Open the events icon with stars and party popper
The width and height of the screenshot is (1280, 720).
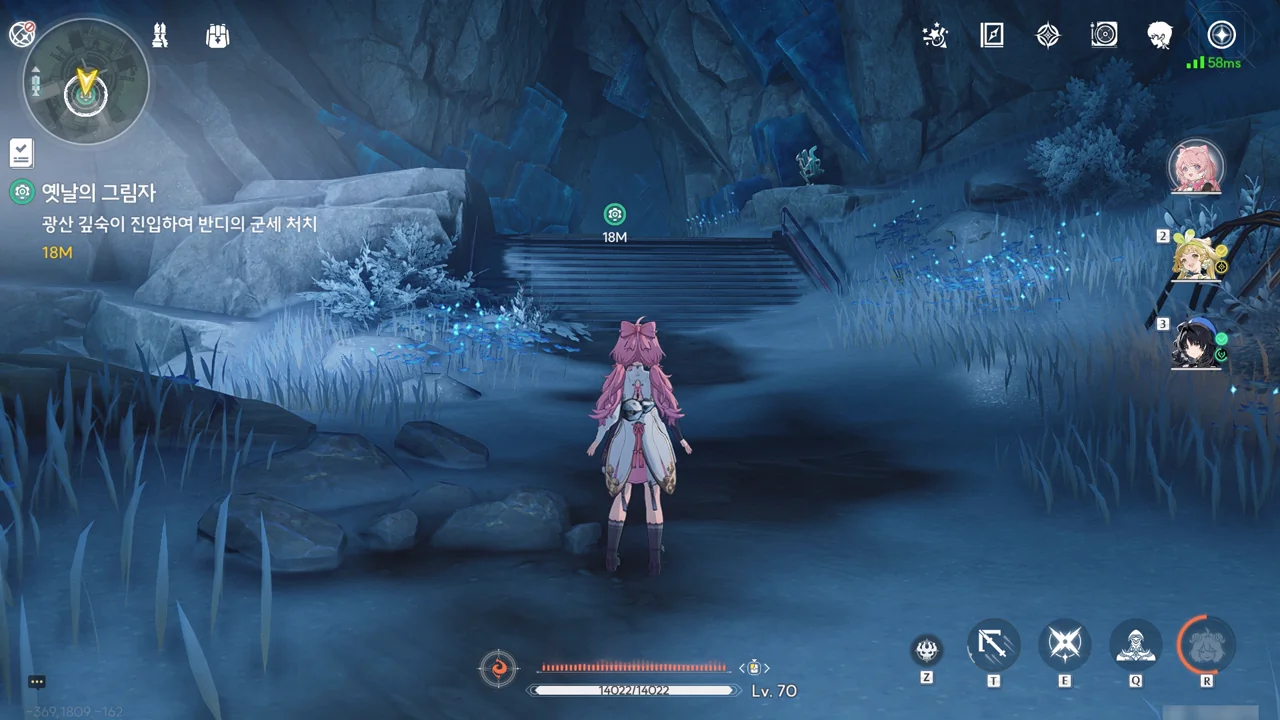pyautogui.click(x=937, y=36)
